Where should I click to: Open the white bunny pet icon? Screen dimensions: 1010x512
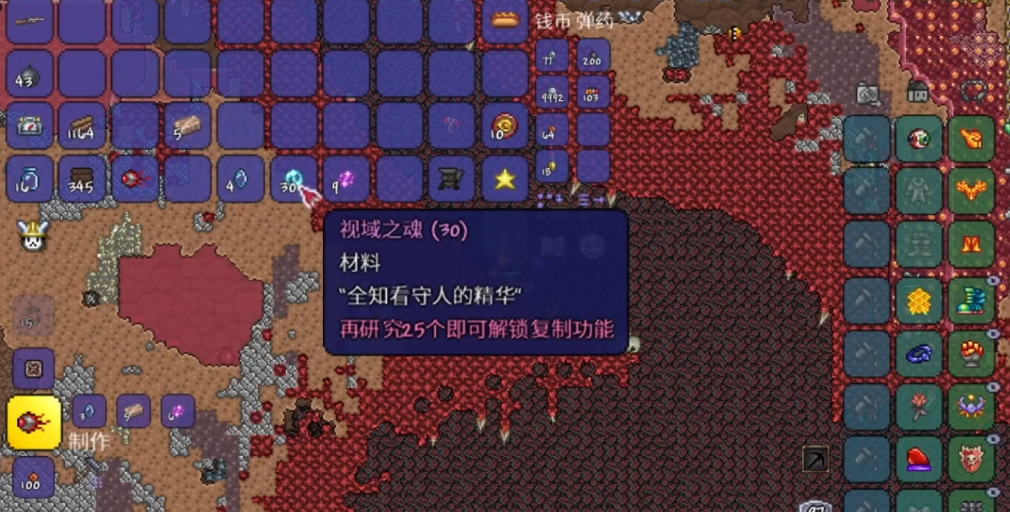pyautogui.click(x=33, y=235)
